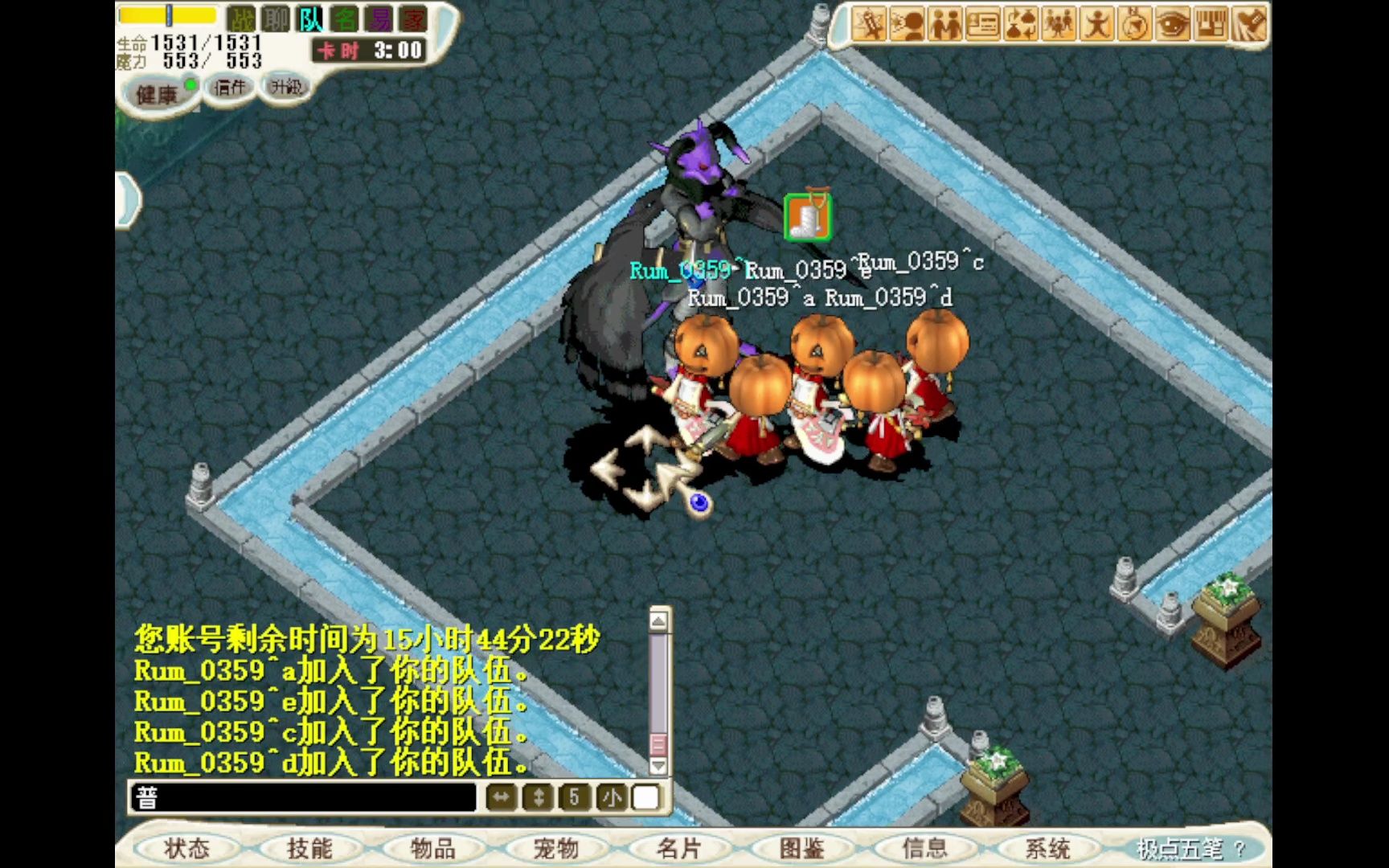Open the shop awning icon on the toolbar

pyautogui.click(x=1211, y=24)
